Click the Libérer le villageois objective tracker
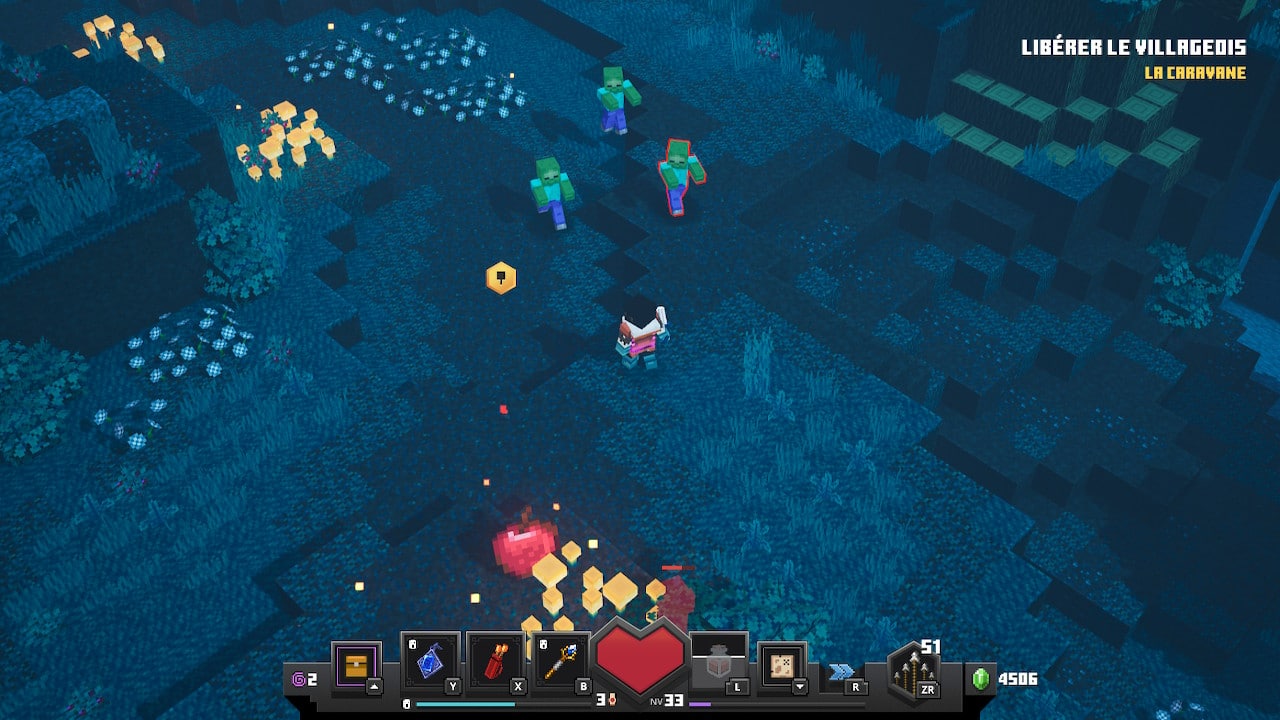Image resolution: width=1280 pixels, height=720 pixels. click(1132, 48)
